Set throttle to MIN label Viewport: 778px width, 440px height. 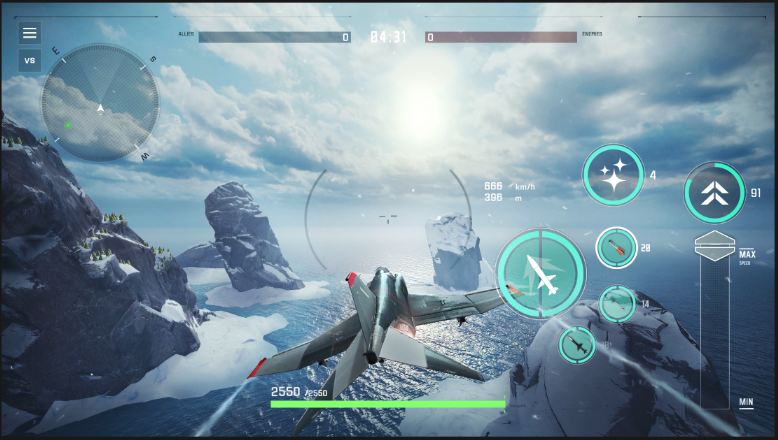click(746, 402)
